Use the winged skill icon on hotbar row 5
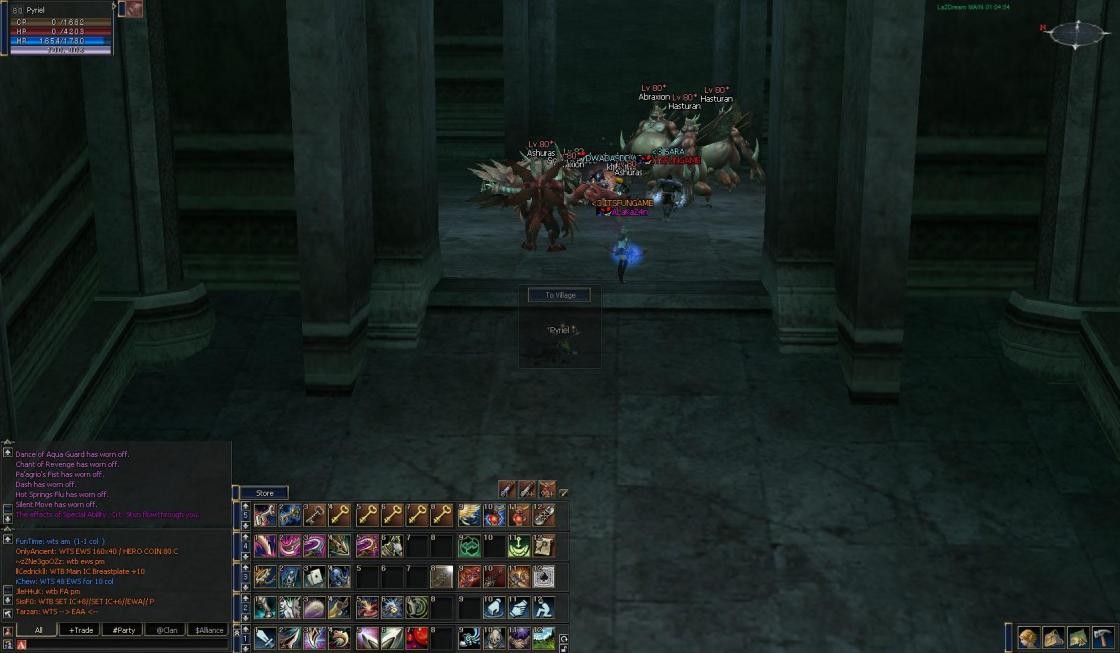1120x653 pixels. (468, 515)
